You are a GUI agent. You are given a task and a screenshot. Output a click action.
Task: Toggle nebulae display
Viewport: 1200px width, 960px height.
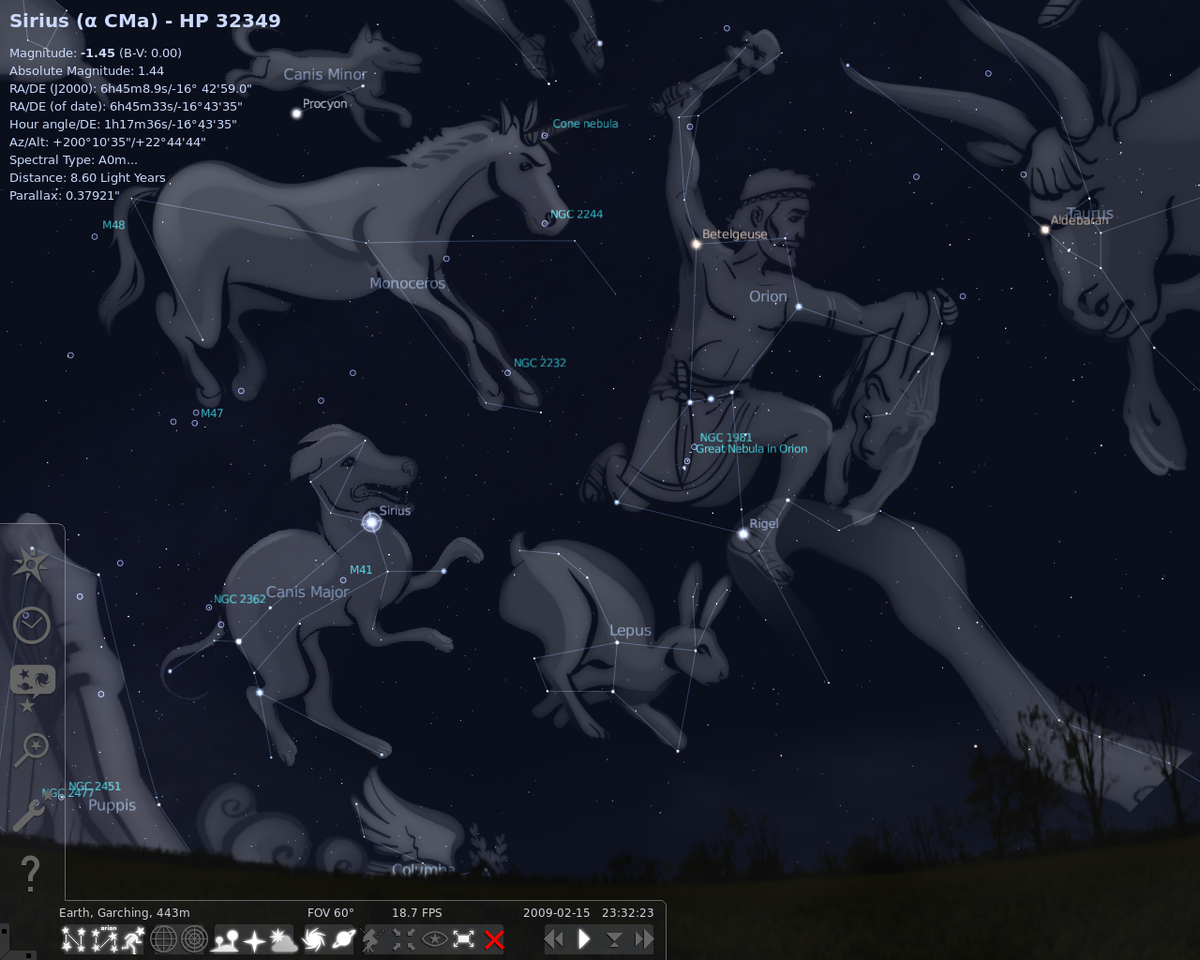[315, 939]
